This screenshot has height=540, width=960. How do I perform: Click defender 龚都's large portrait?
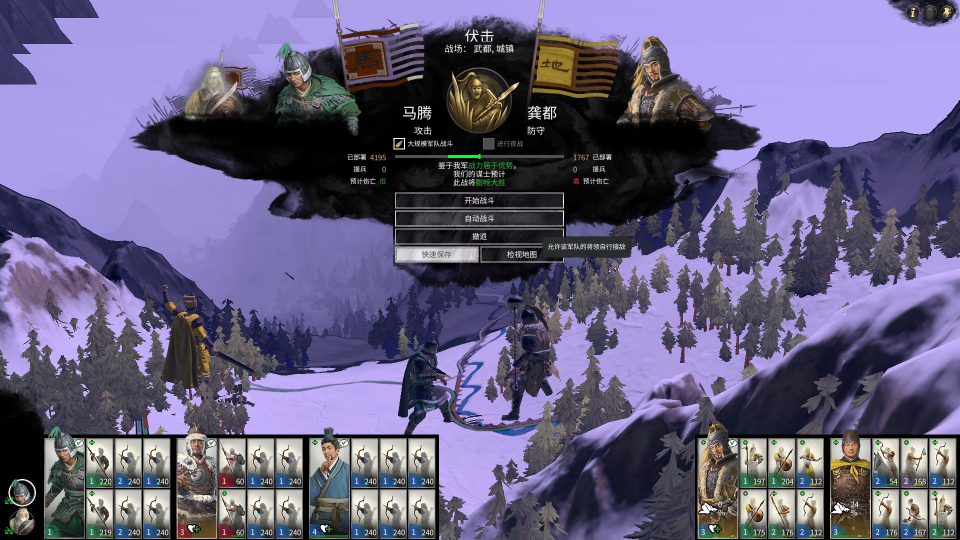tap(655, 82)
